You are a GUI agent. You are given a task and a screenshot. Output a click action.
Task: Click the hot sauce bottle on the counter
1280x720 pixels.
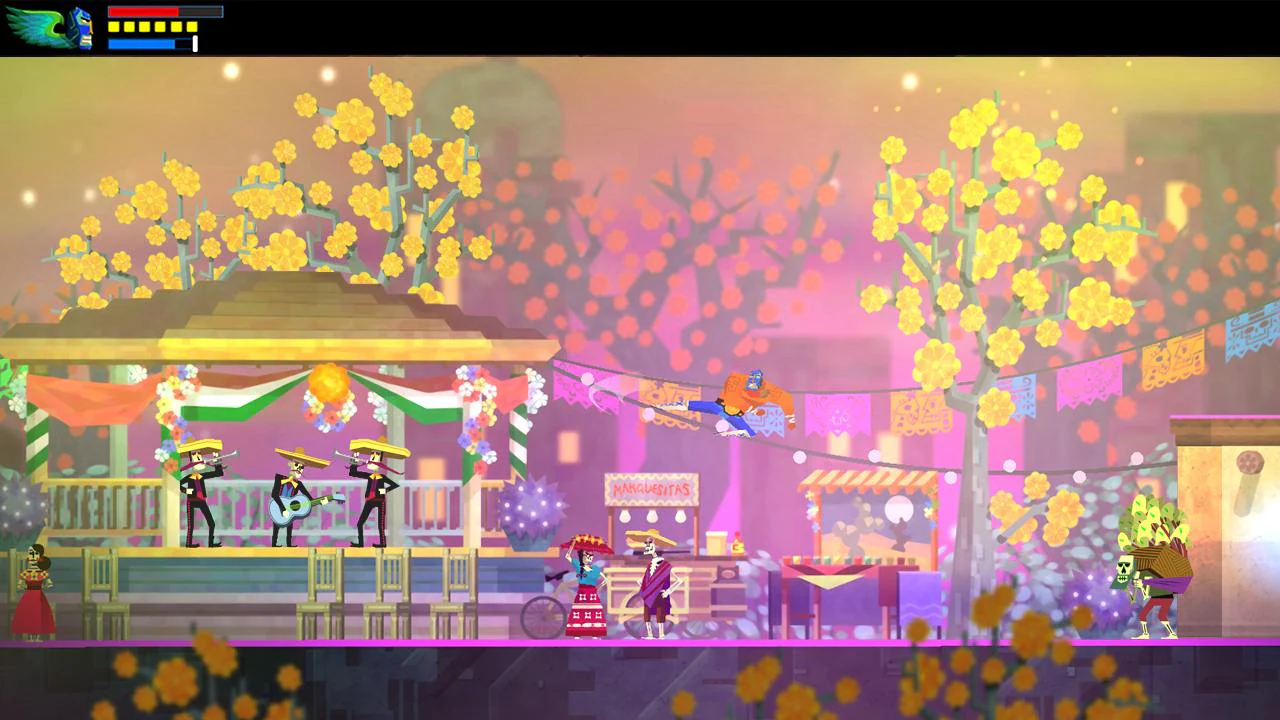point(737,544)
